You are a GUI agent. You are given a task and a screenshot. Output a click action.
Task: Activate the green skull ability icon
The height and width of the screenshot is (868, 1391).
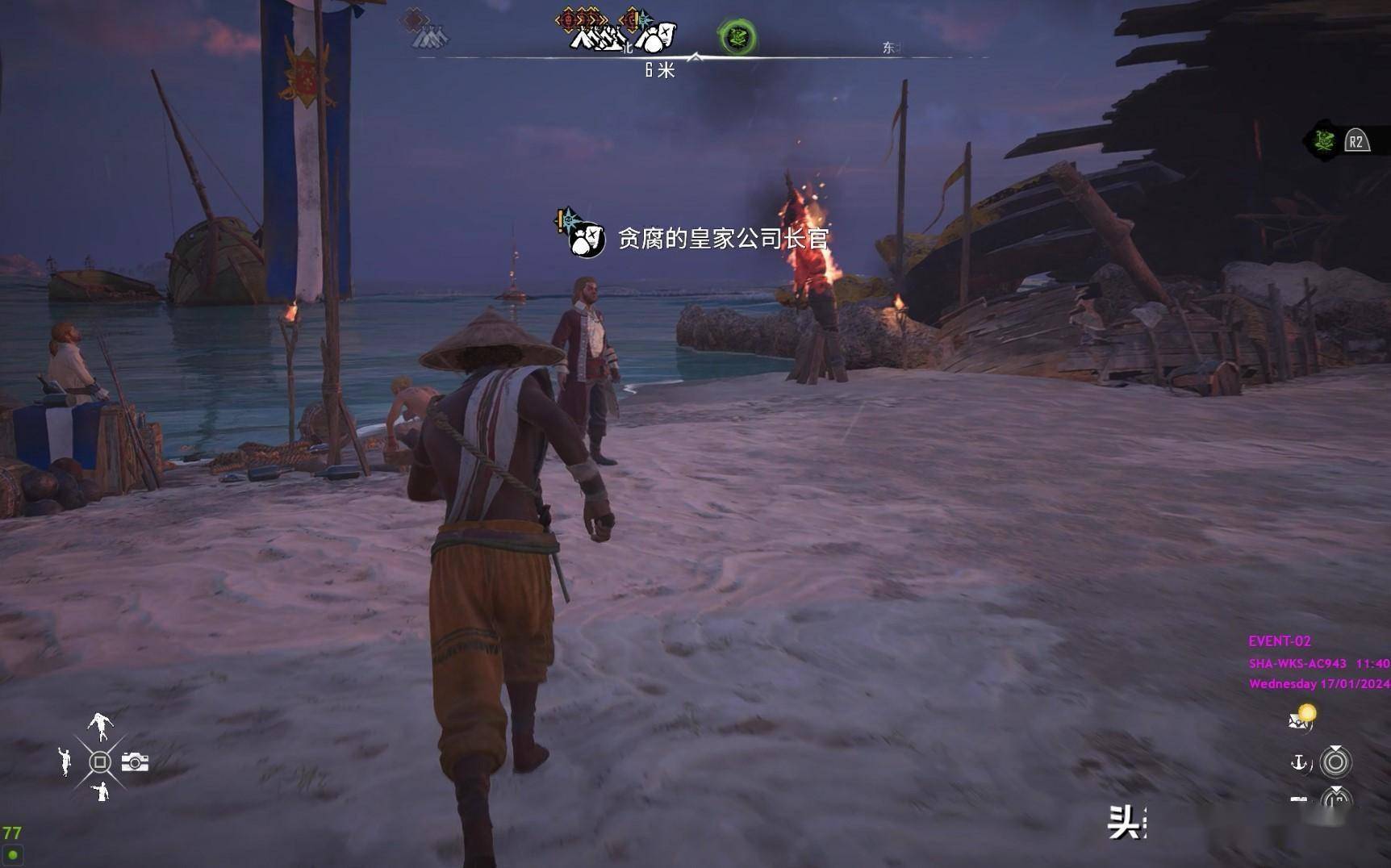click(1323, 142)
